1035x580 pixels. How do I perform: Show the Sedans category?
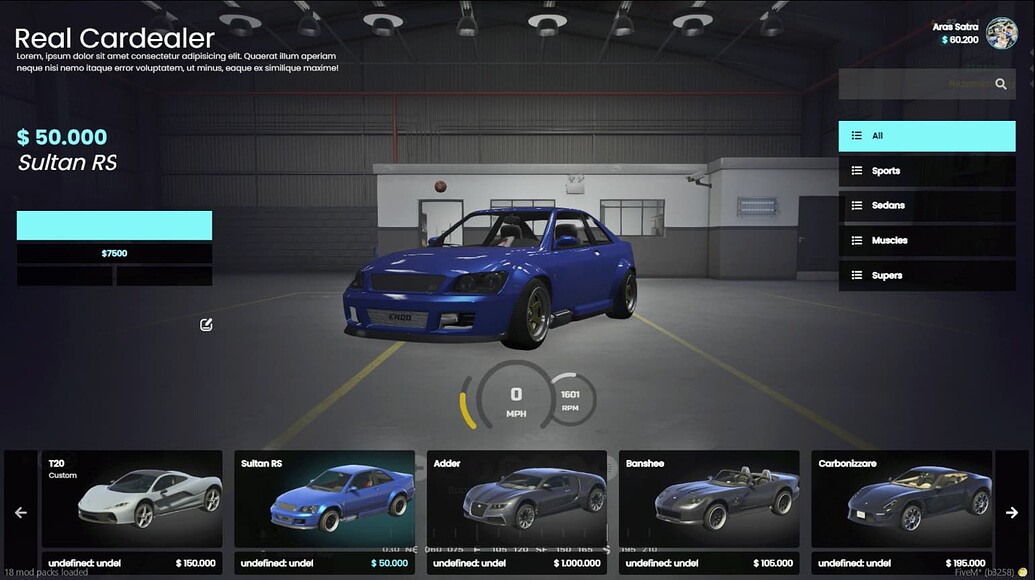pyautogui.click(x=926, y=206)
